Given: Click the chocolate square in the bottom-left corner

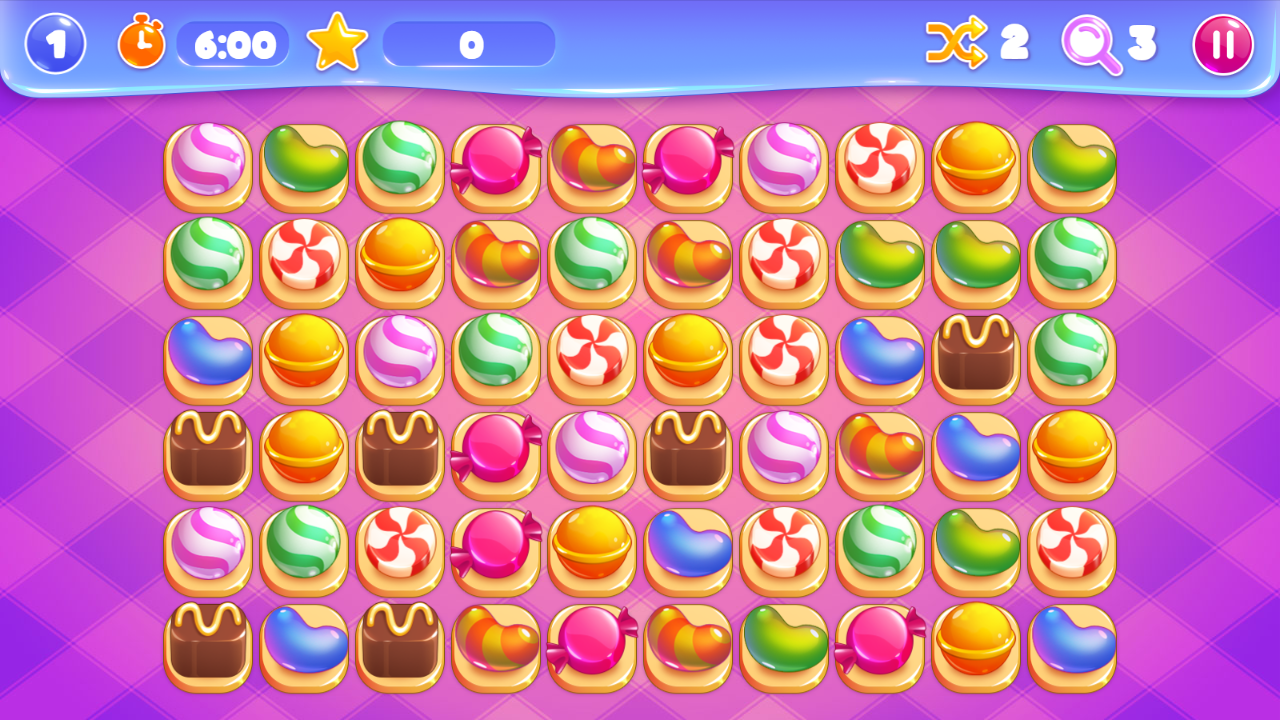Looking at the screenshot, I should click(x=207, y=645).
